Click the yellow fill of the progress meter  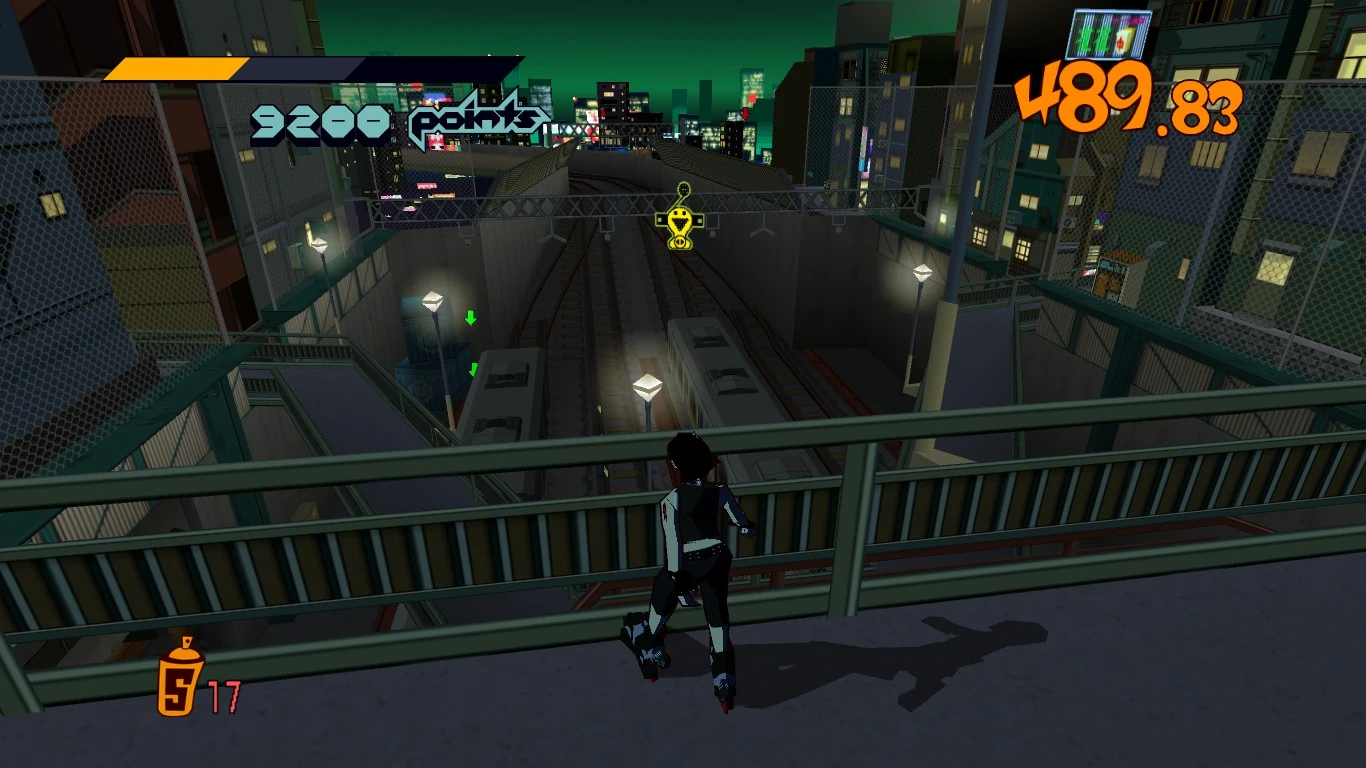[175, 70]
